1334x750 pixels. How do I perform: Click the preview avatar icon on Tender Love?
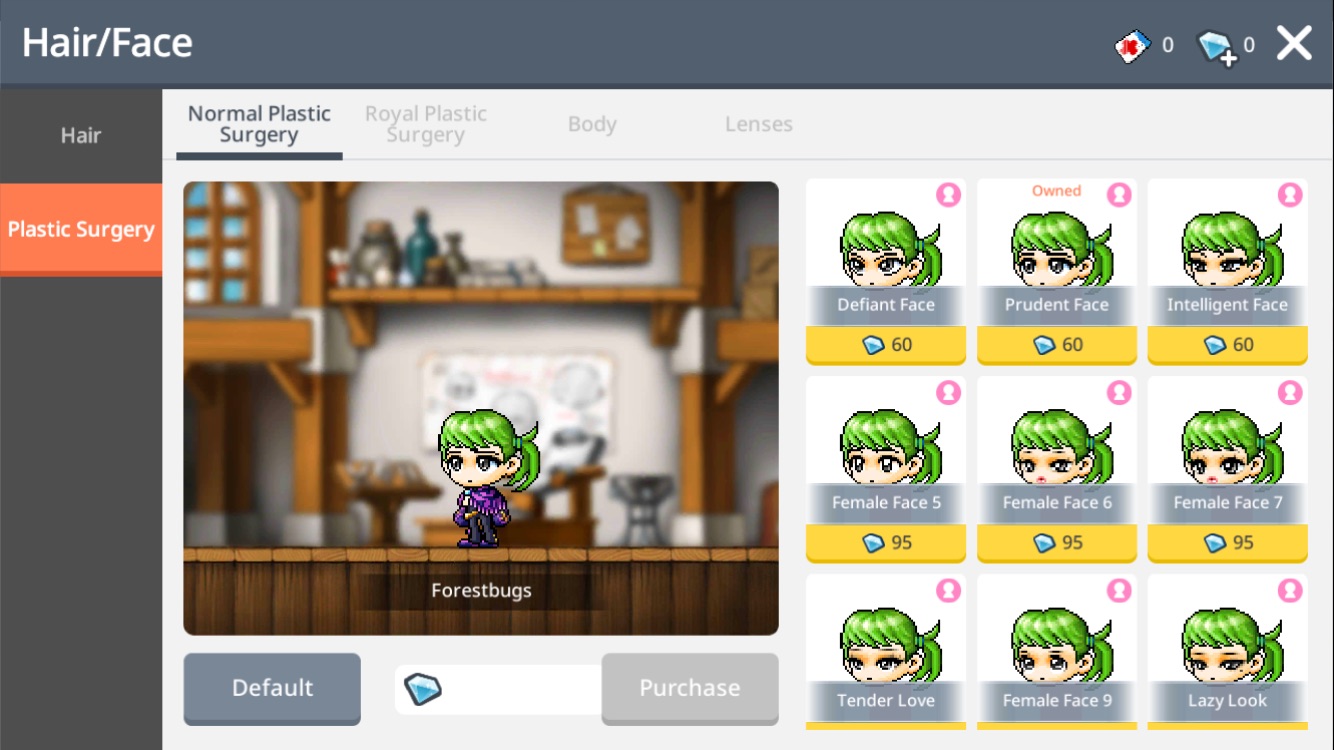click(948, 588)
